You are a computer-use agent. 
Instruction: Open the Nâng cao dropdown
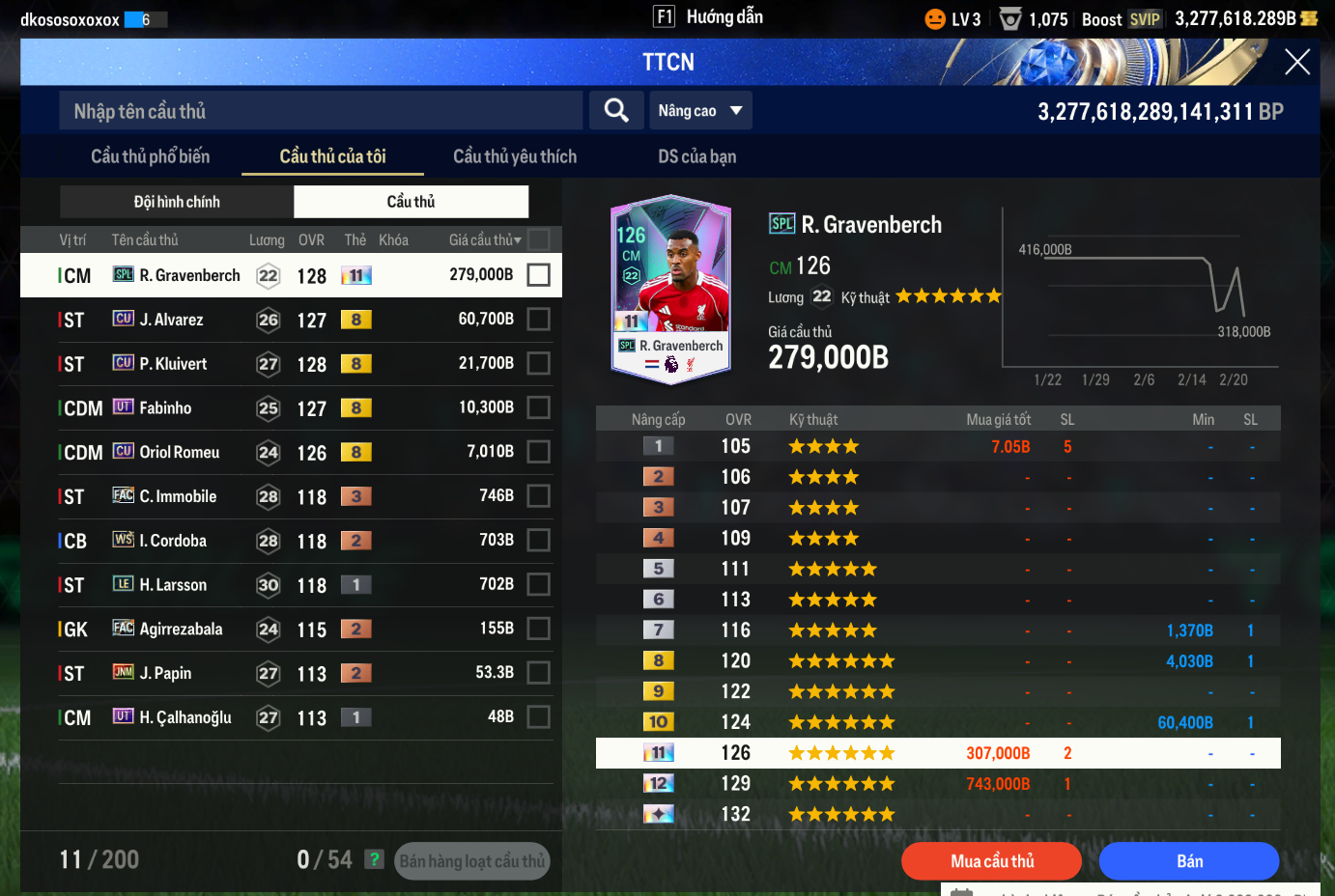tap(700, 111)
